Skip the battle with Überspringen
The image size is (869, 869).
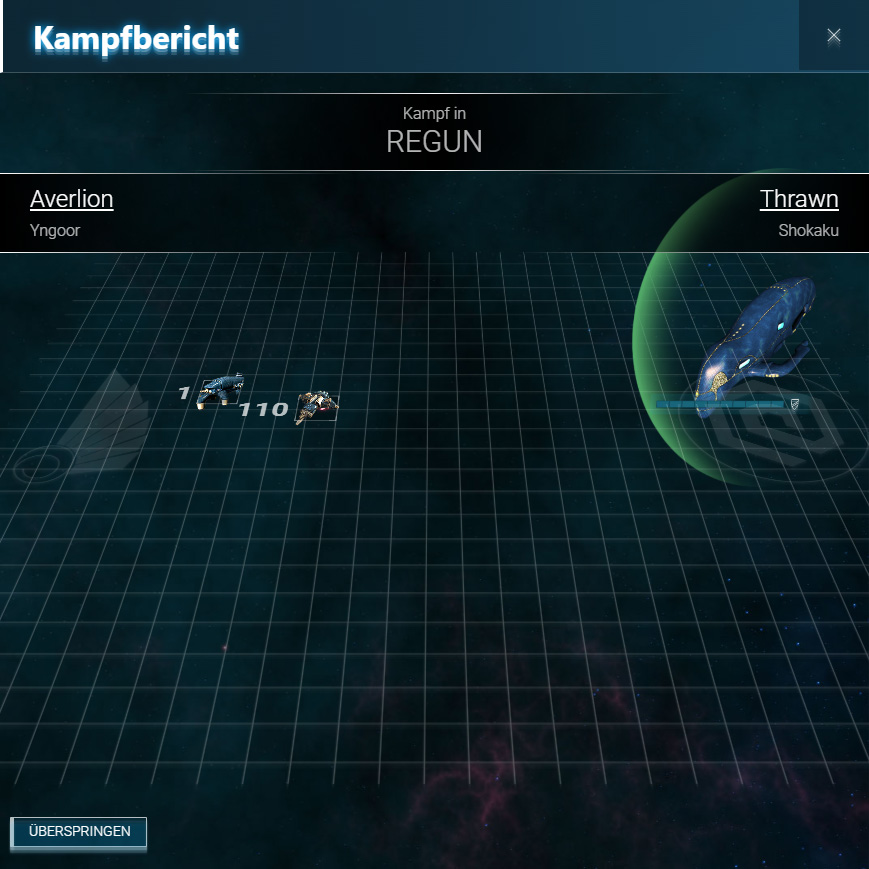(x=79, y=832)
